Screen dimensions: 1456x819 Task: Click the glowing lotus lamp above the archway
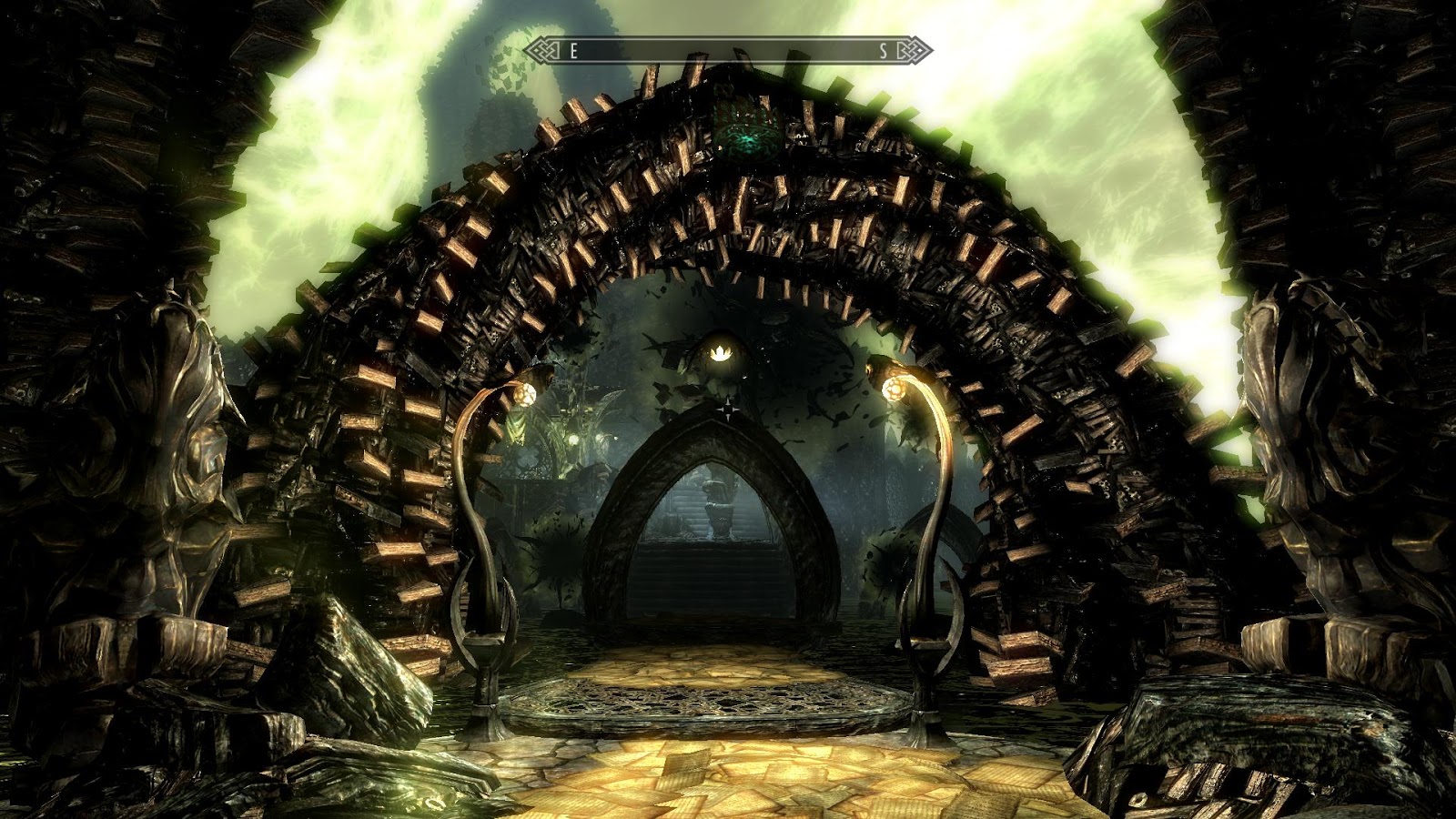722,355
